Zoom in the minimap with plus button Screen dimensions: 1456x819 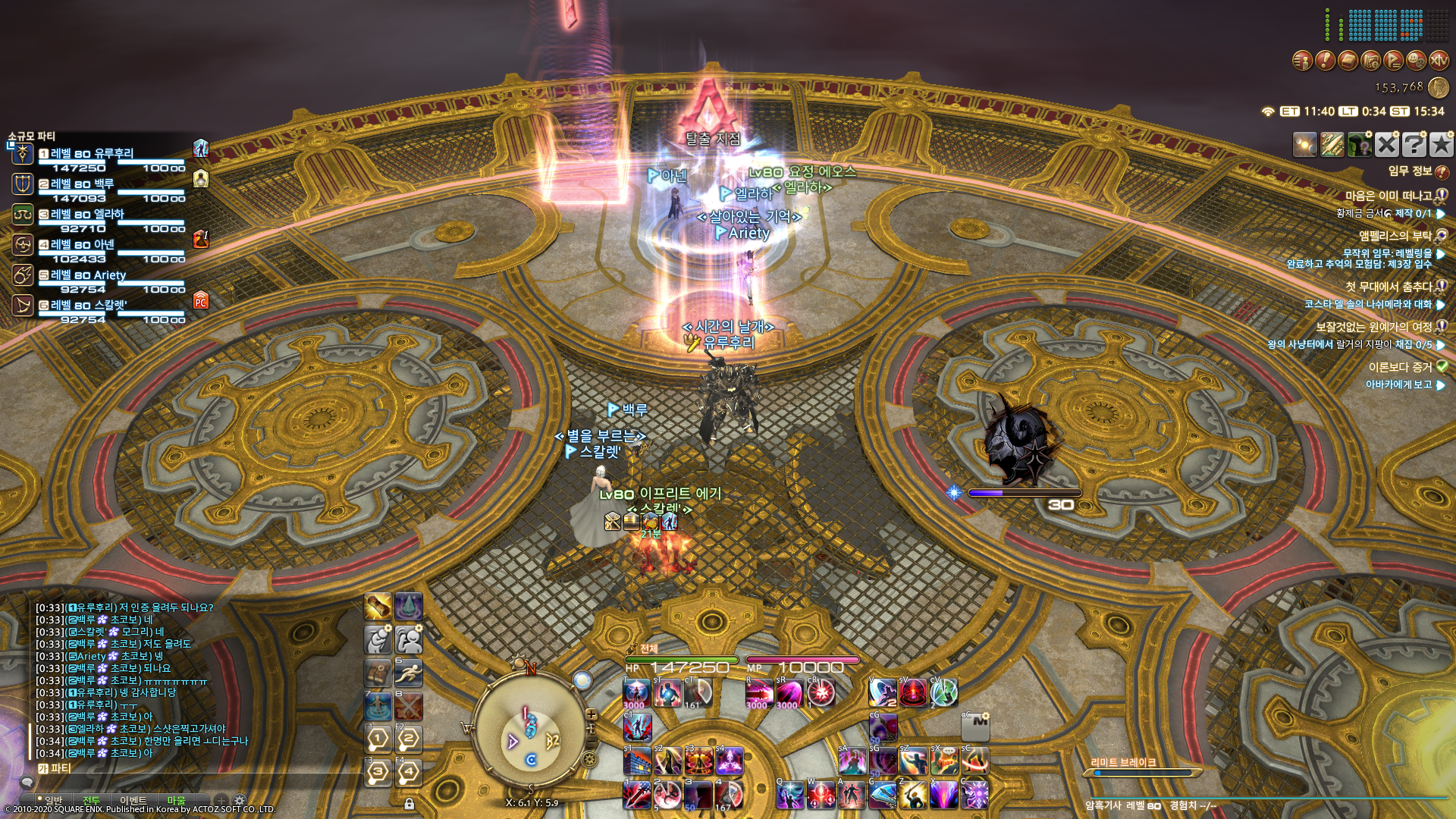point(591,714)
